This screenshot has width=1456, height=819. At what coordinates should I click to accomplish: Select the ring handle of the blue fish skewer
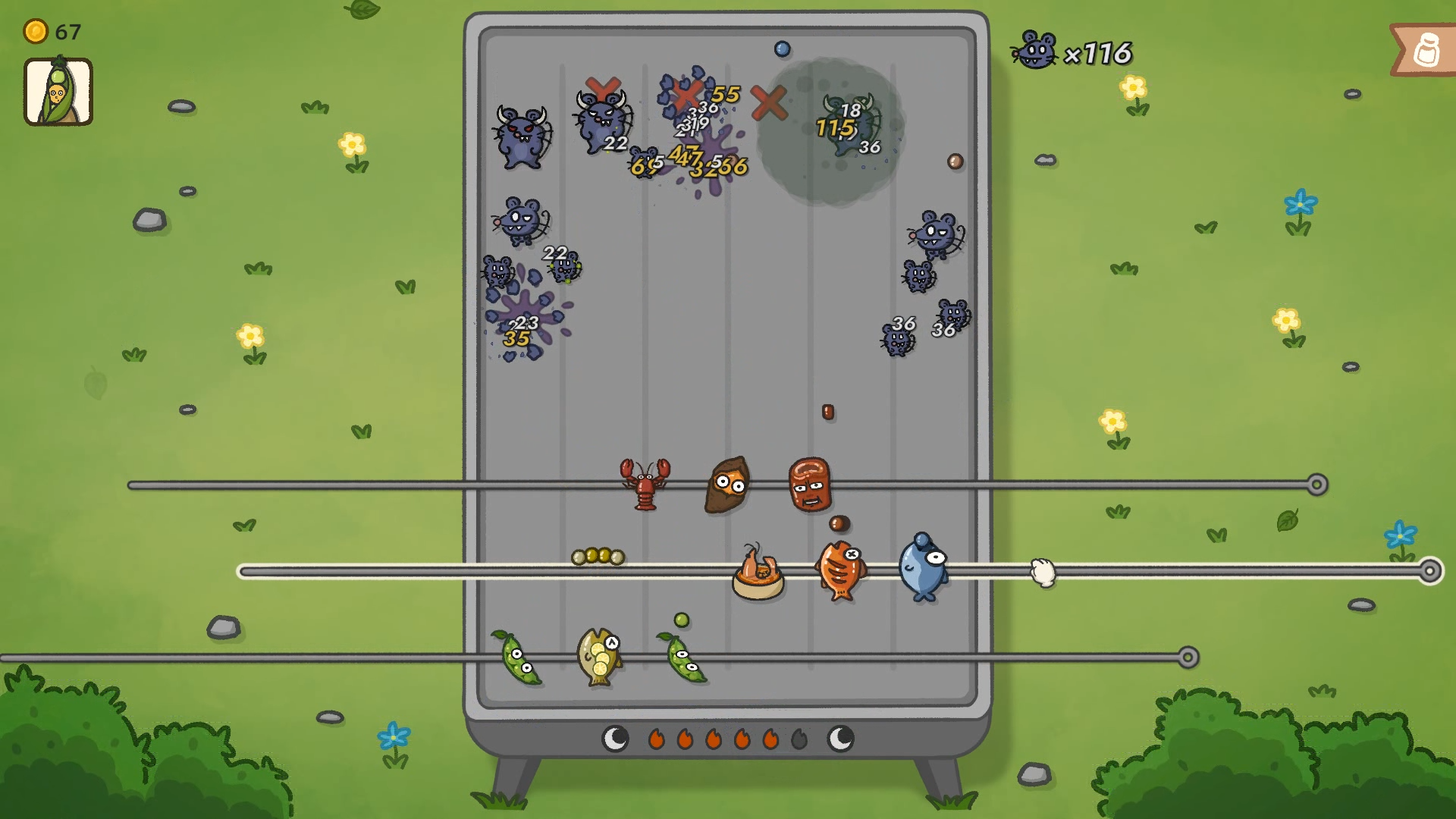1430,571
